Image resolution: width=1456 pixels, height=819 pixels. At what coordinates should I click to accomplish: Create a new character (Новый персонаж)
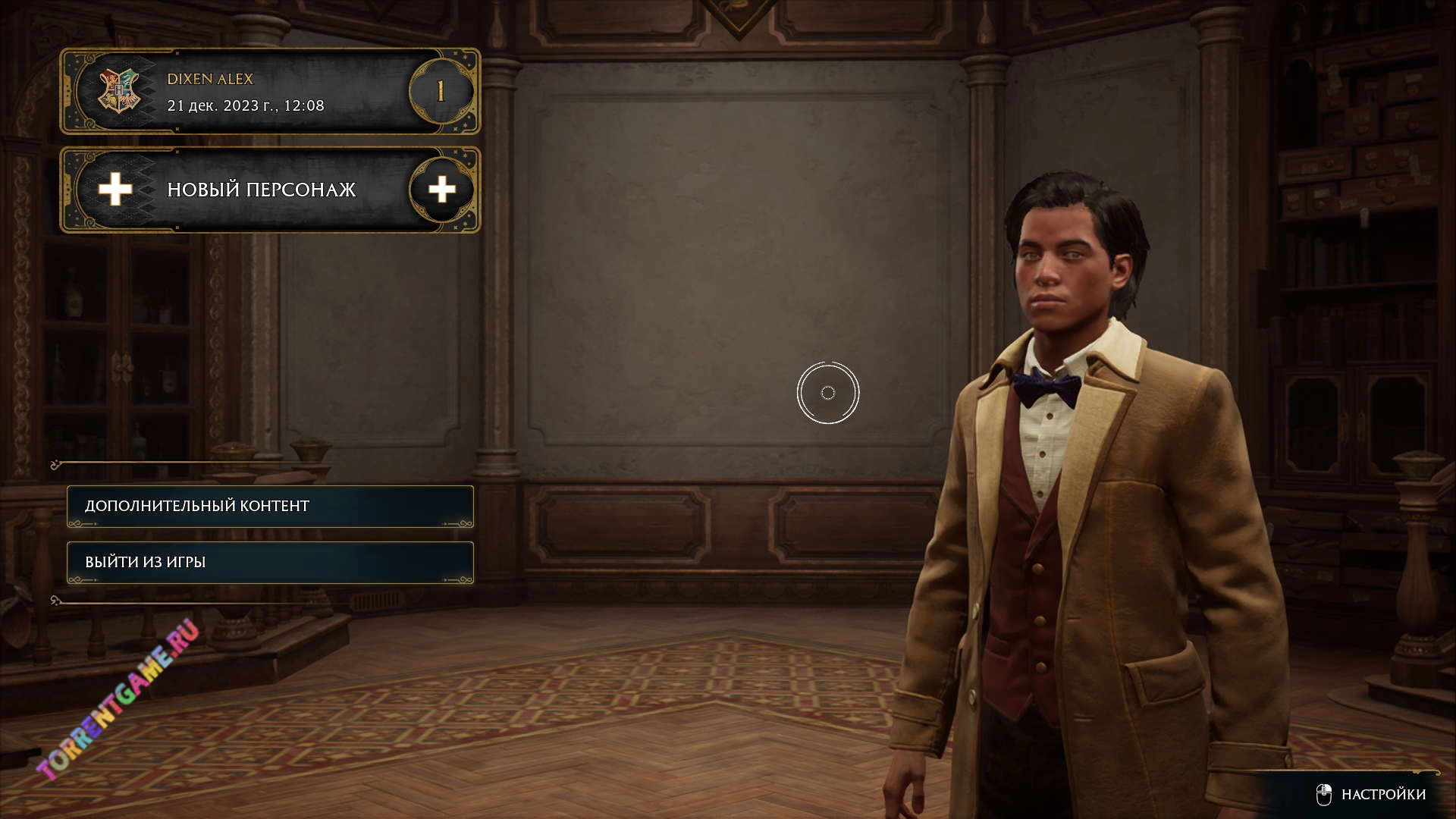click(269, 190)
